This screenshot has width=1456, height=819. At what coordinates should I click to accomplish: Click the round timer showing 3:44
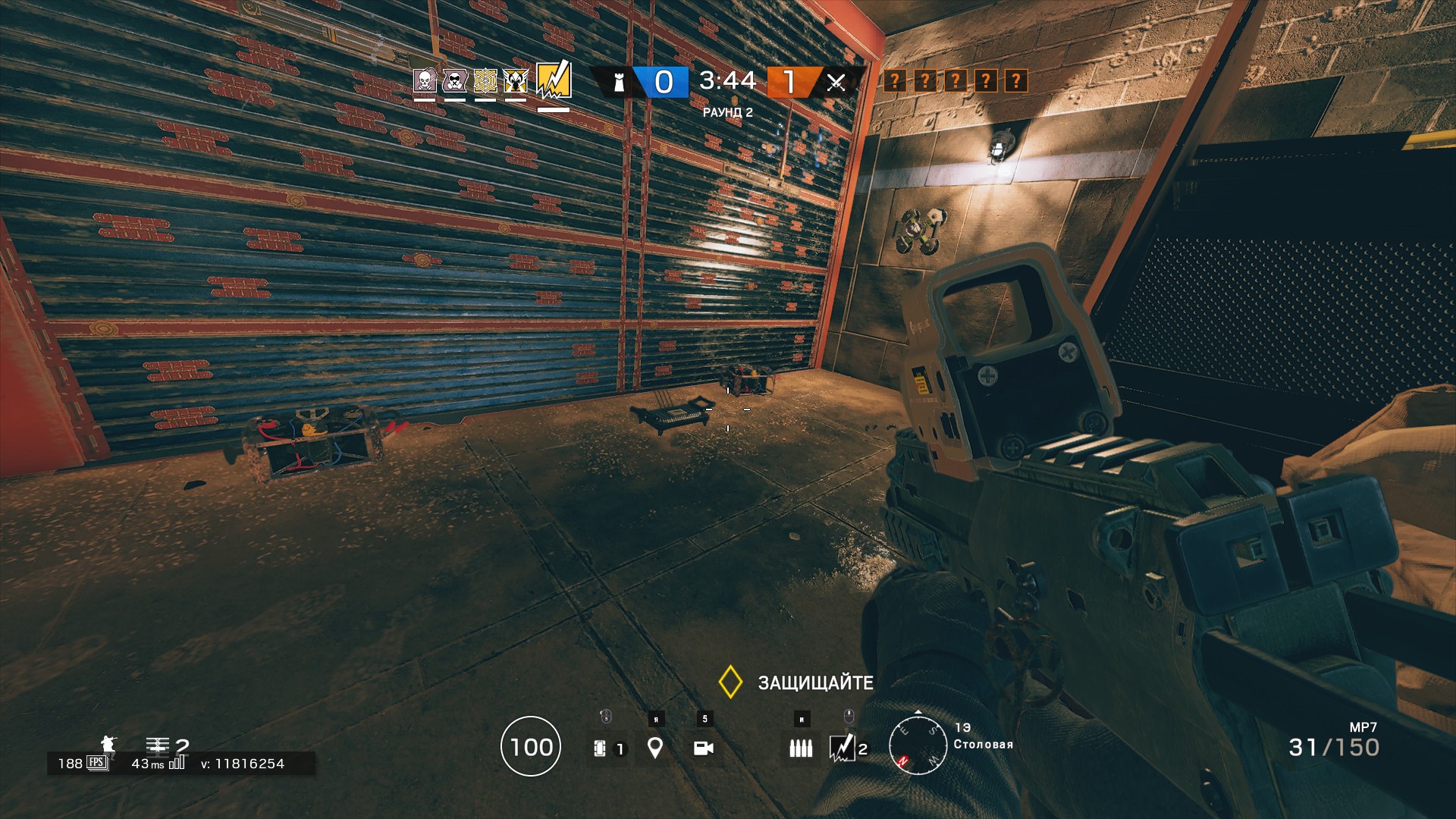click(726, 80)
